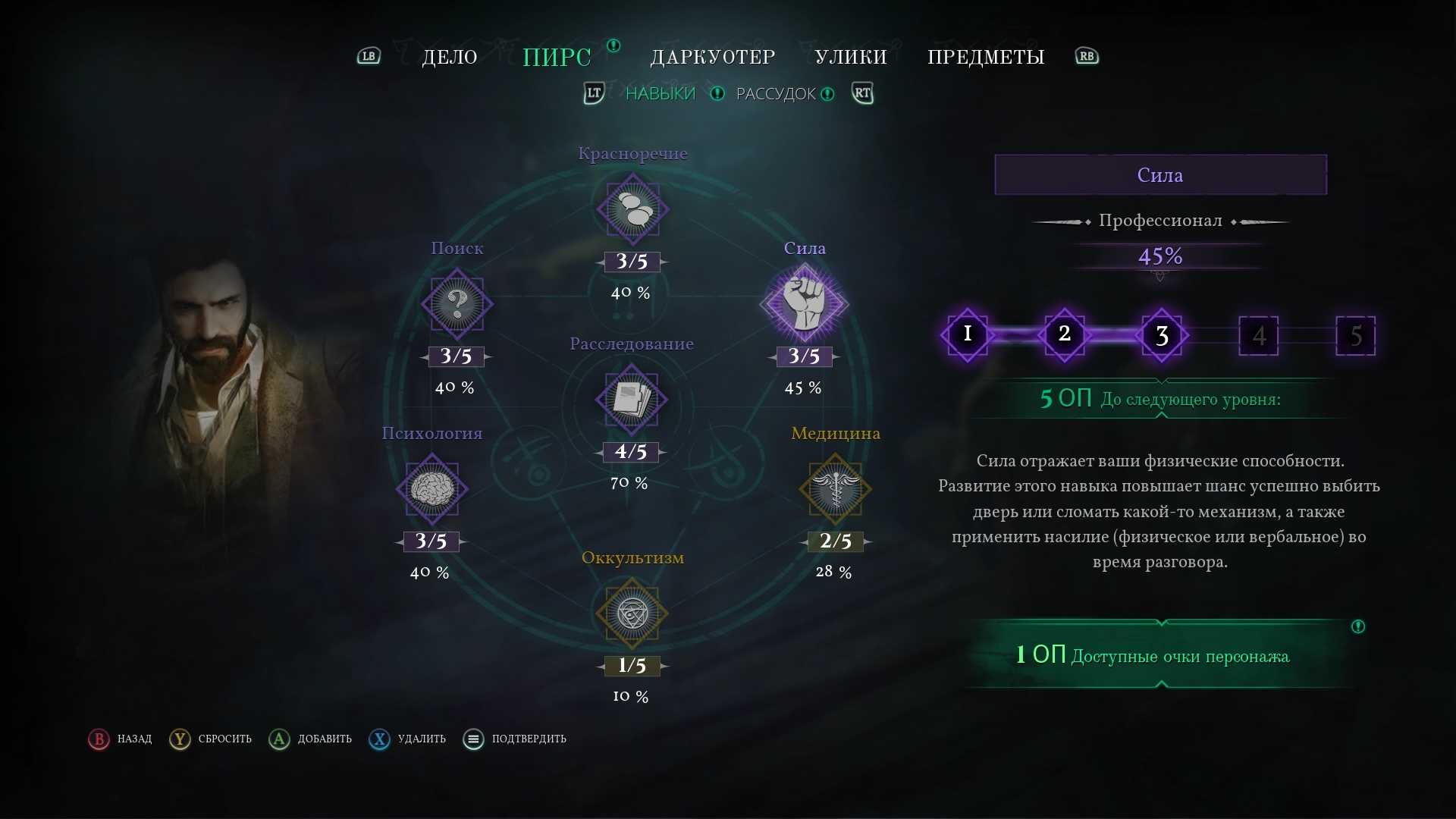The height and width of the screenshot is (819, 1456).
Task: Switch to the ДЕЛО tab
Action: [x=450, y=57]
